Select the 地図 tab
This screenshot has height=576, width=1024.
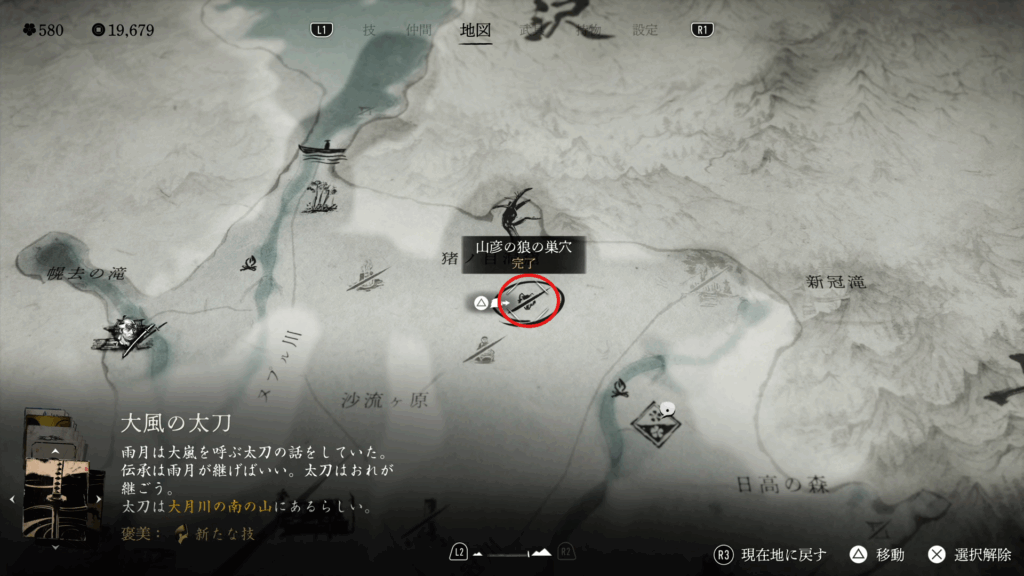pos(475,30)
